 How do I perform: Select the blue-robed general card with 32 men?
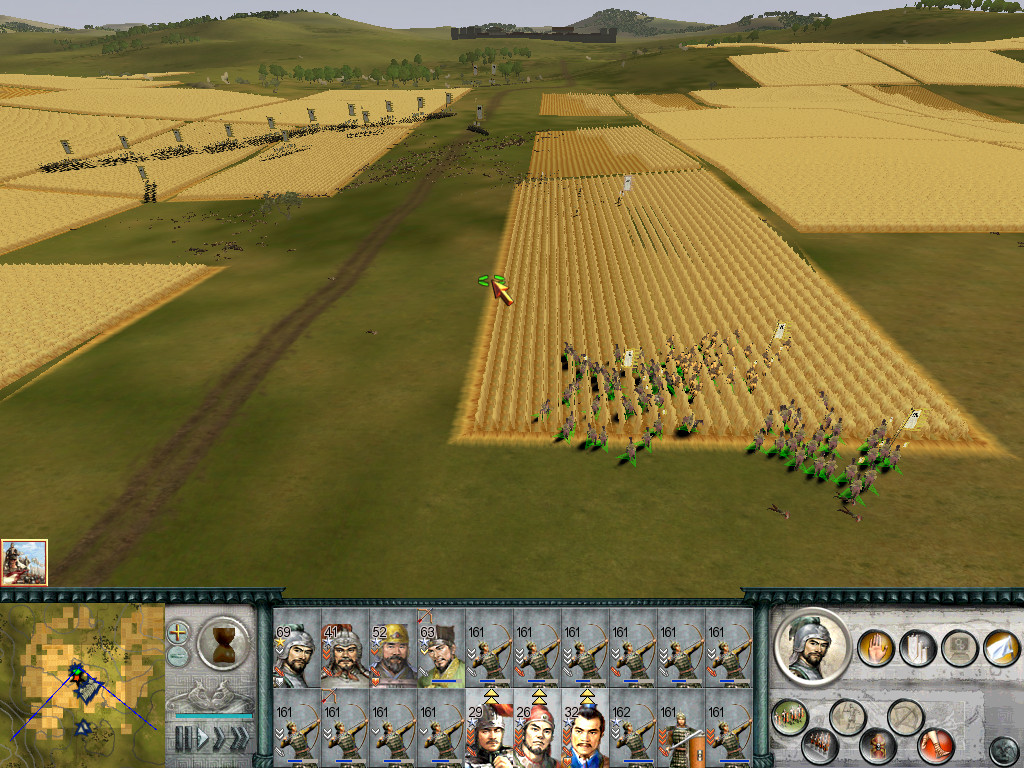click(585, 732)
